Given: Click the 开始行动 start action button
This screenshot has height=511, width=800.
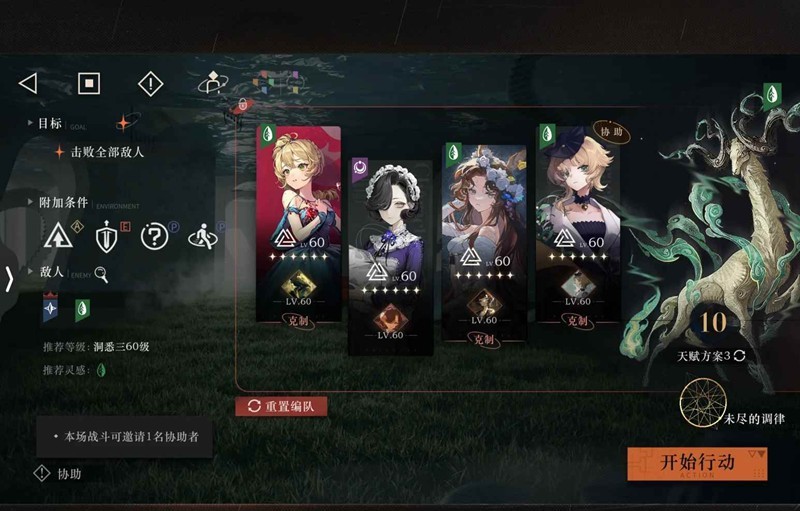Looking at the screenshot, I should pyautogui.click(x=697, y=463).
